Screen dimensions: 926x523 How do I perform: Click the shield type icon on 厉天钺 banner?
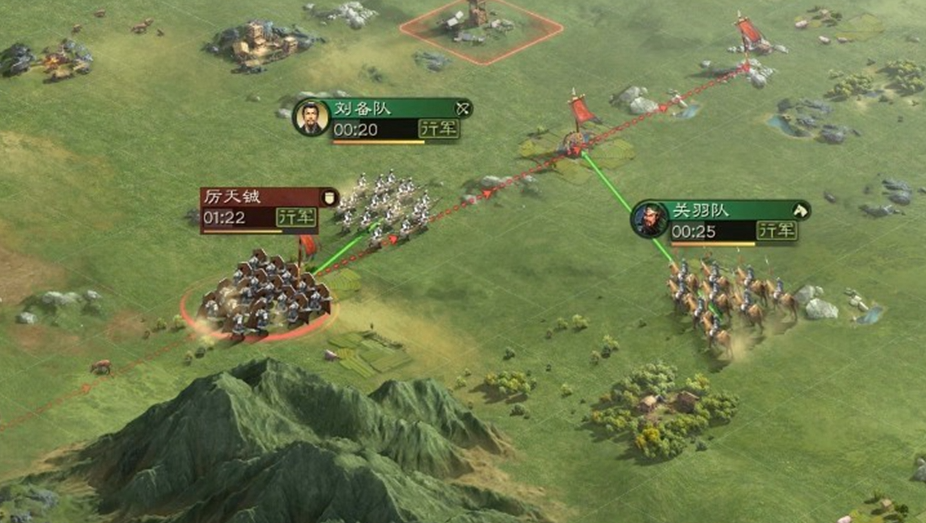328,197
